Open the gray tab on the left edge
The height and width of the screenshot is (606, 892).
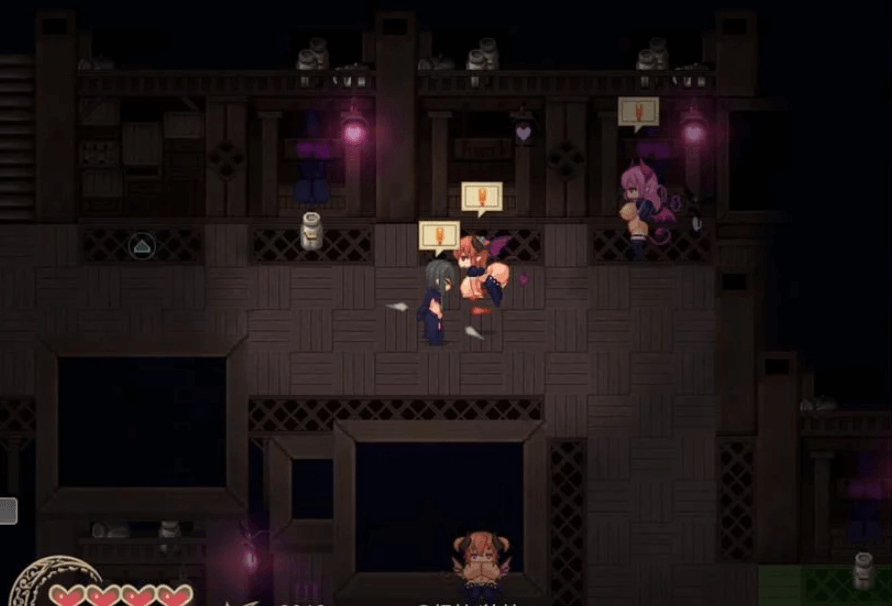pyautogui.click(x=8, y=512)
